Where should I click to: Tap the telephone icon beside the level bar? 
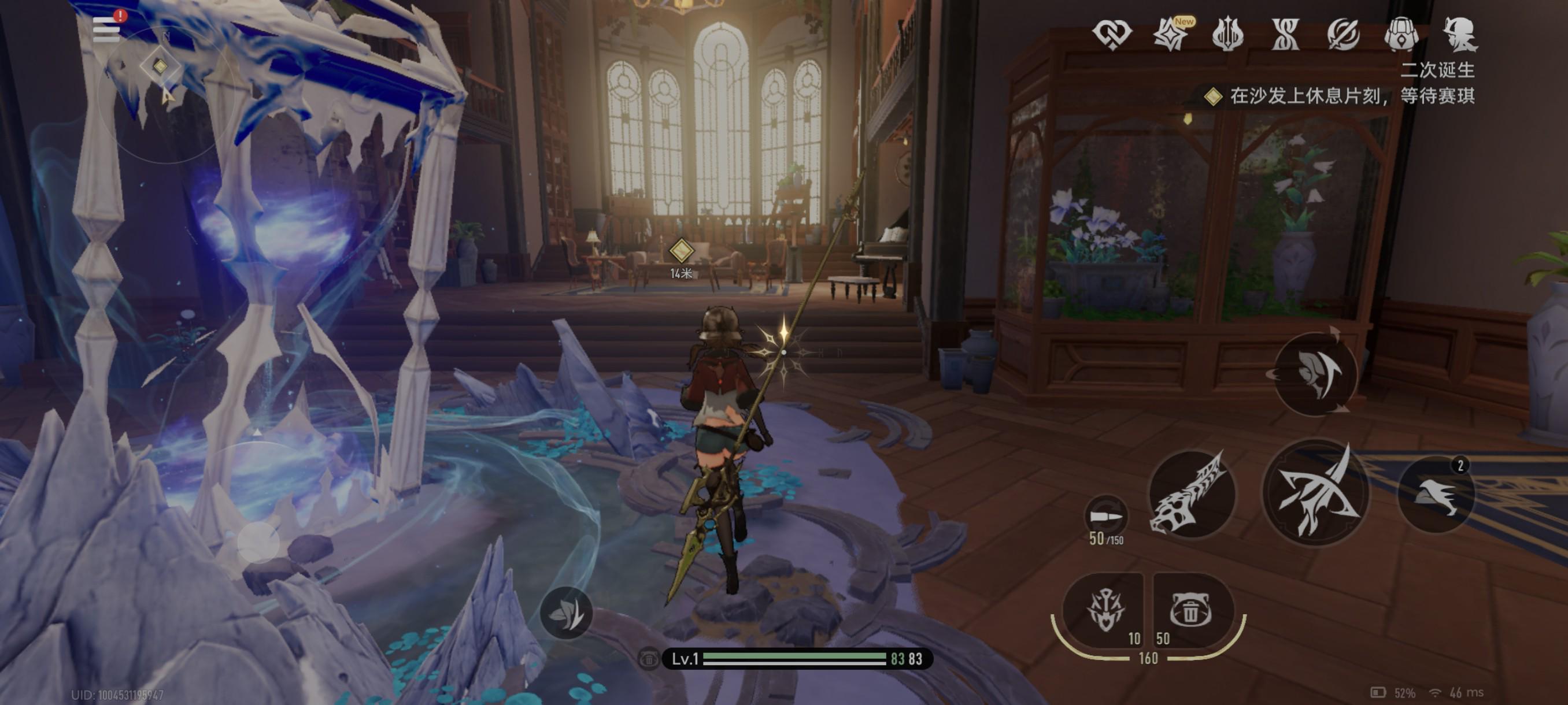(x=649, y=659)
